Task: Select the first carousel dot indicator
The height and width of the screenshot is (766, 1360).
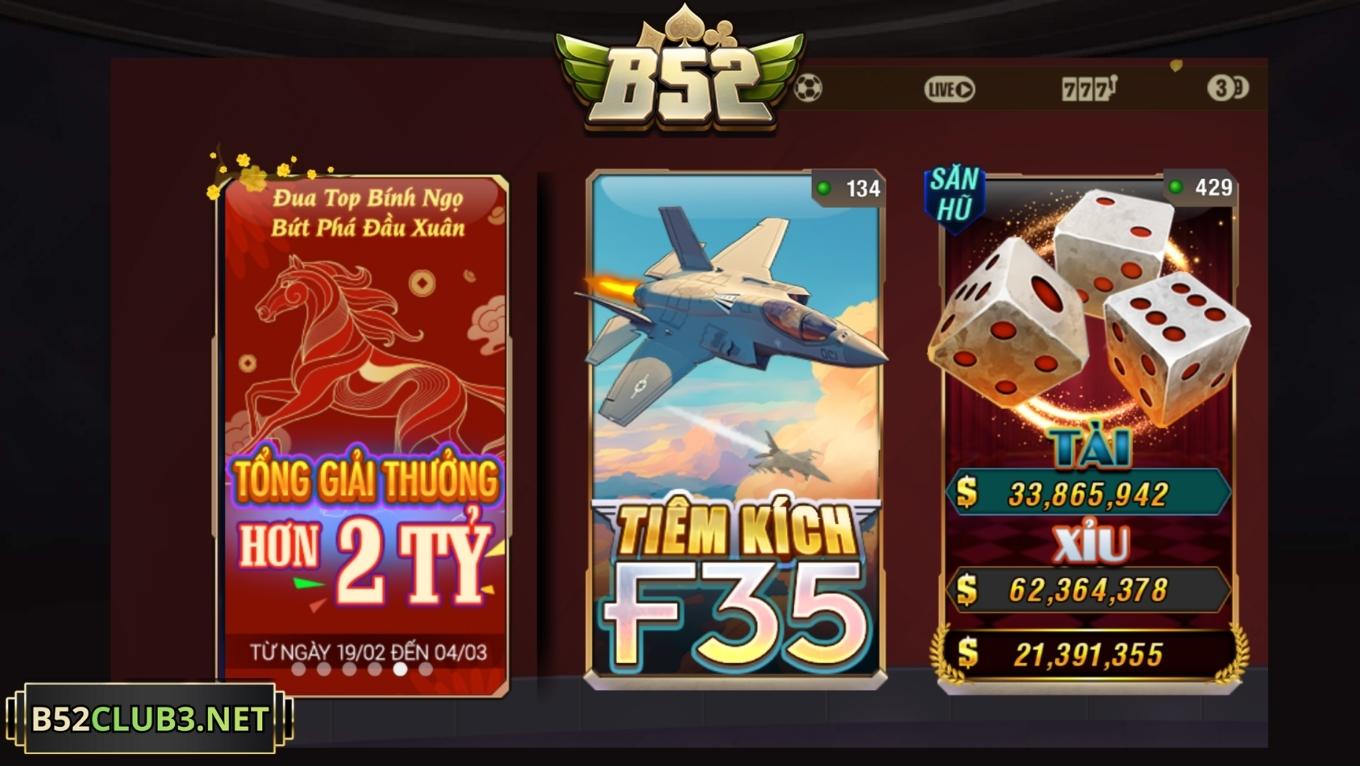Action: [x=298, y=671]
